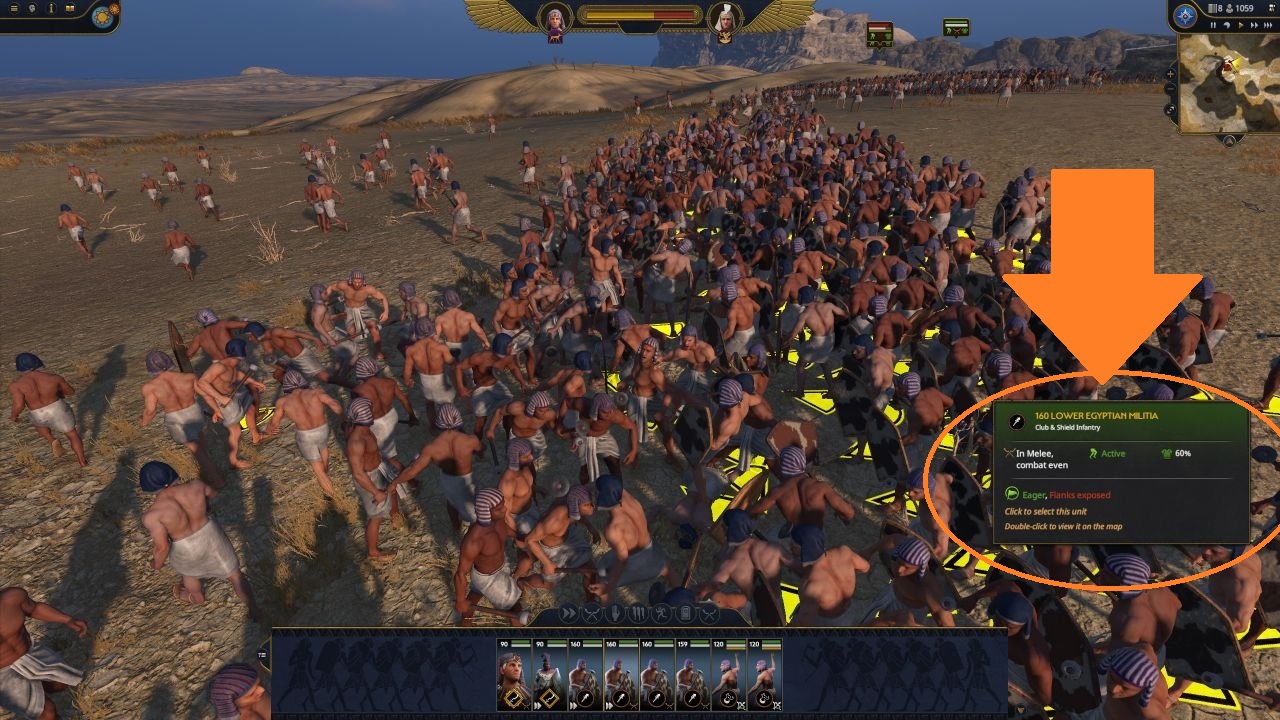This screenshot has width=1280, height=720.
Task: Open the battle menu hamburger icon
Action: click(x=14, y=8)
